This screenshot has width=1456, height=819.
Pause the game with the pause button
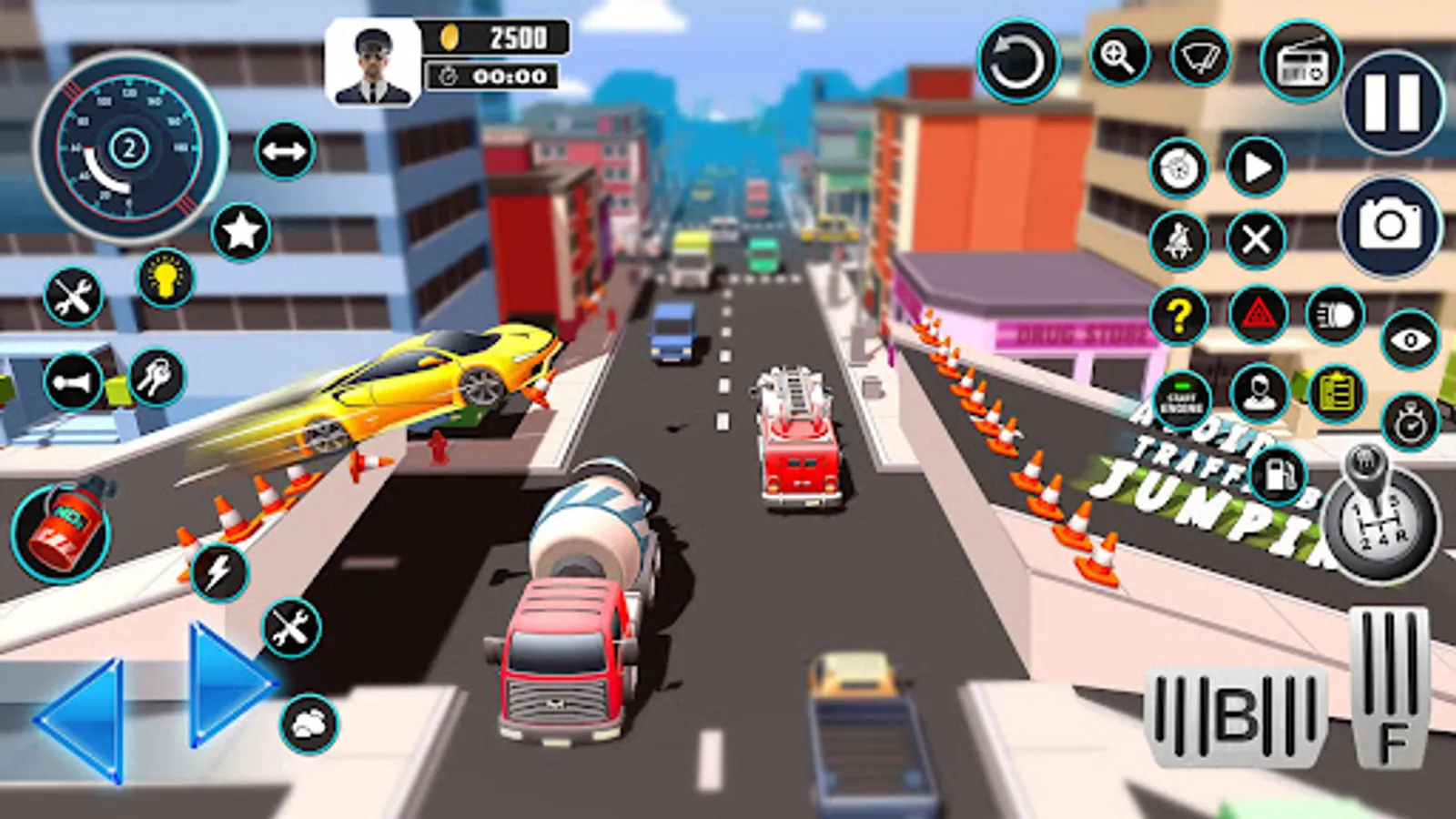click(1392, 101)
